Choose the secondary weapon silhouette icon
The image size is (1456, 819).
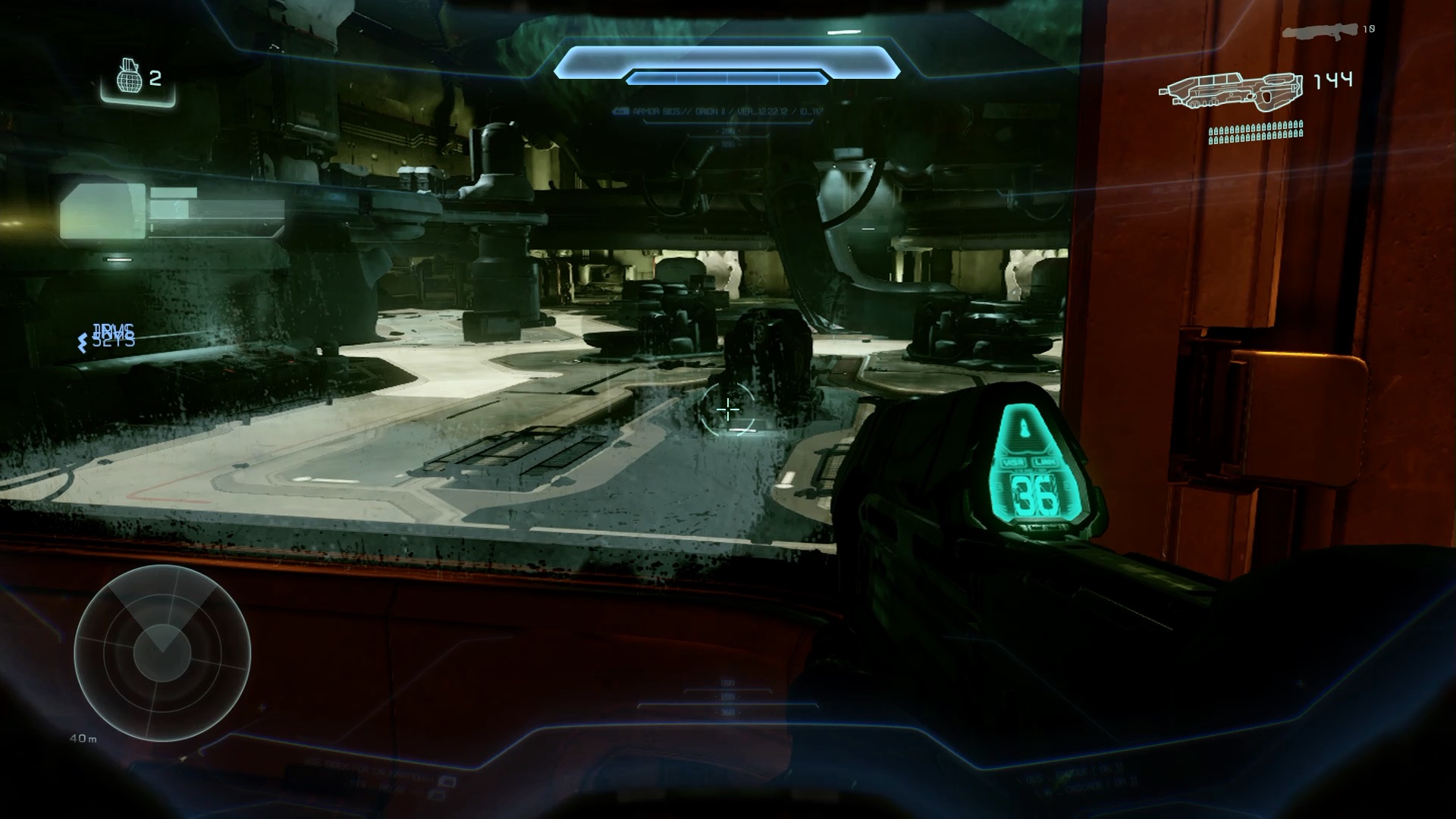(1319, 33)
